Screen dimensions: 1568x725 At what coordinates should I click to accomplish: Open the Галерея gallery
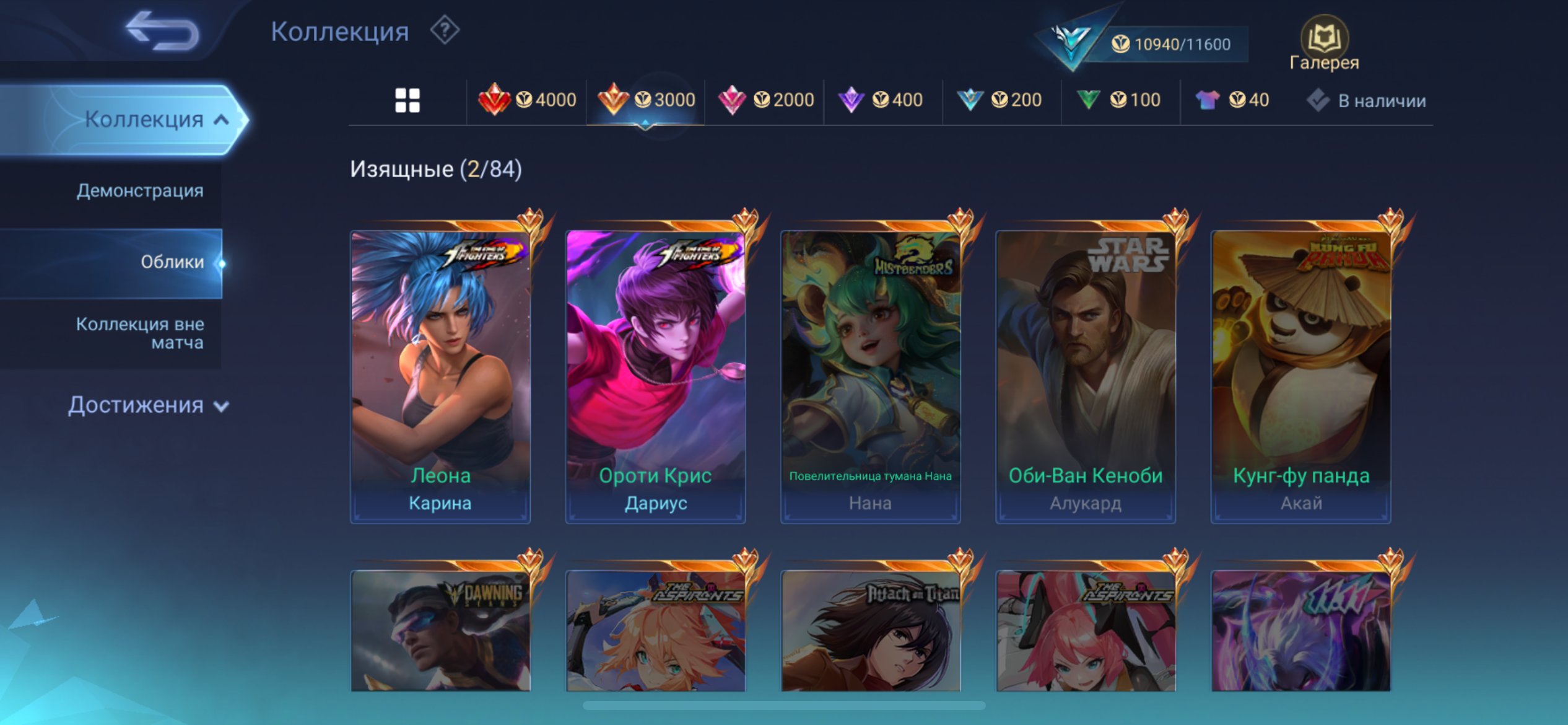click(x=1324, y=45)
